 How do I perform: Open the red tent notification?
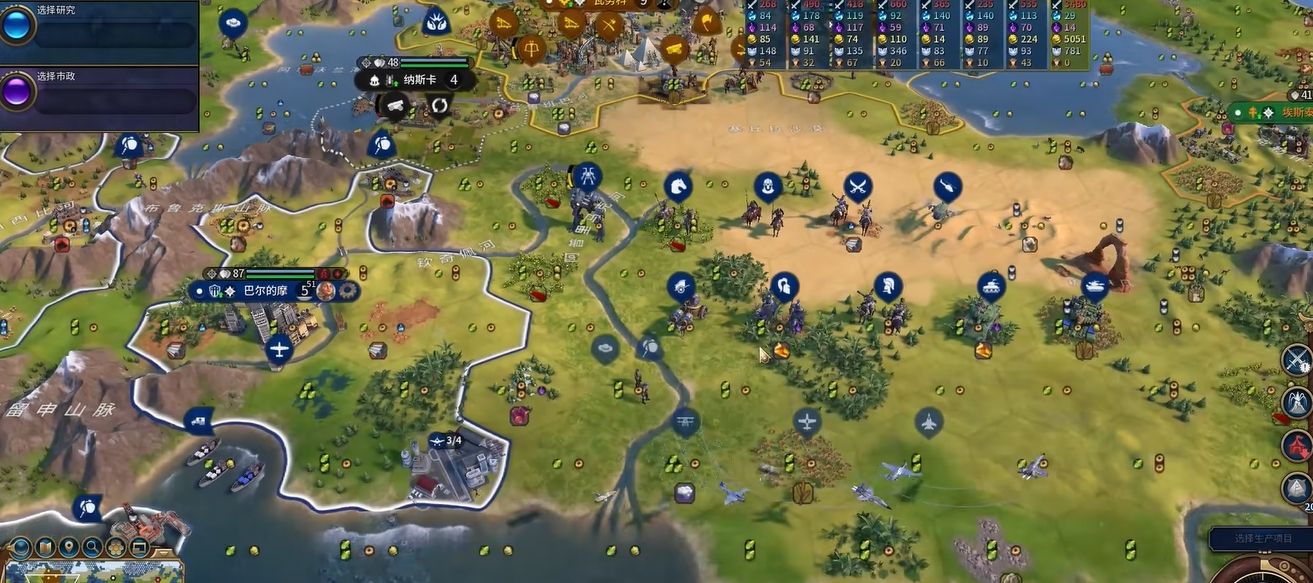point(1297,446)
